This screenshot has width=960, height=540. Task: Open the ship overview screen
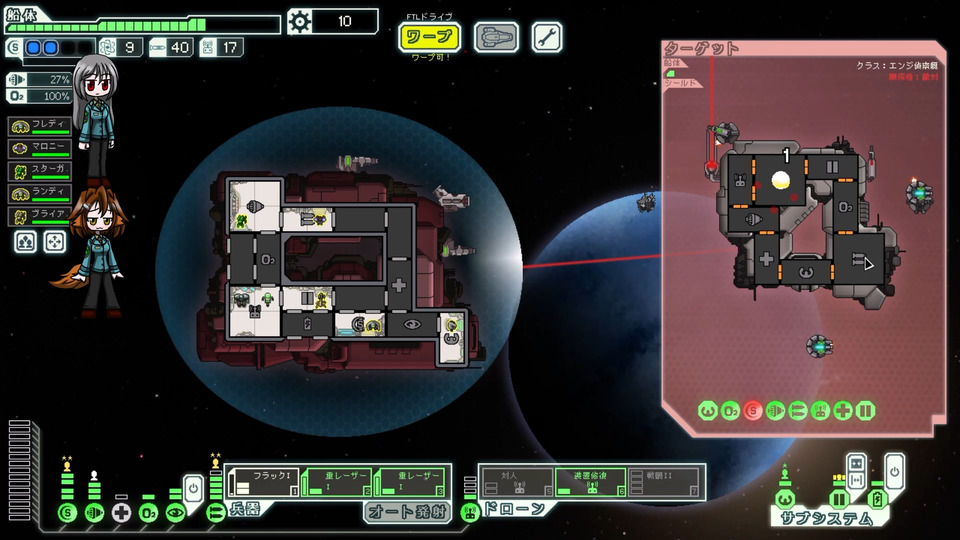pyautogui.click(x=496, y=38)
